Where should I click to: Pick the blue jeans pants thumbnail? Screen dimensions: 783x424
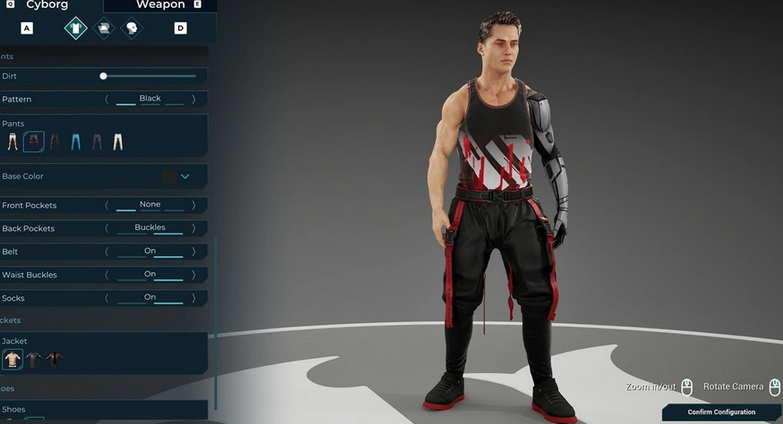76,142
